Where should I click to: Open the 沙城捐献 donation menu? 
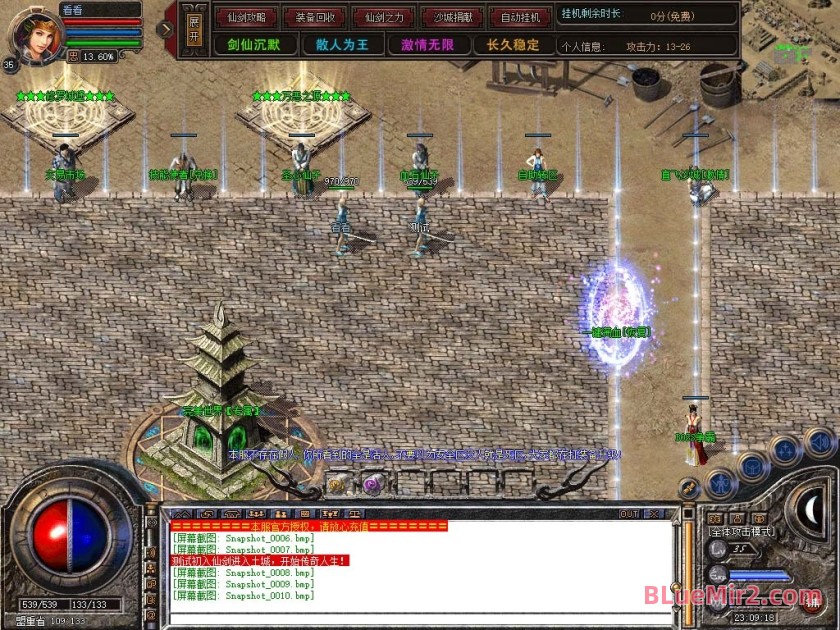[453, 17]
